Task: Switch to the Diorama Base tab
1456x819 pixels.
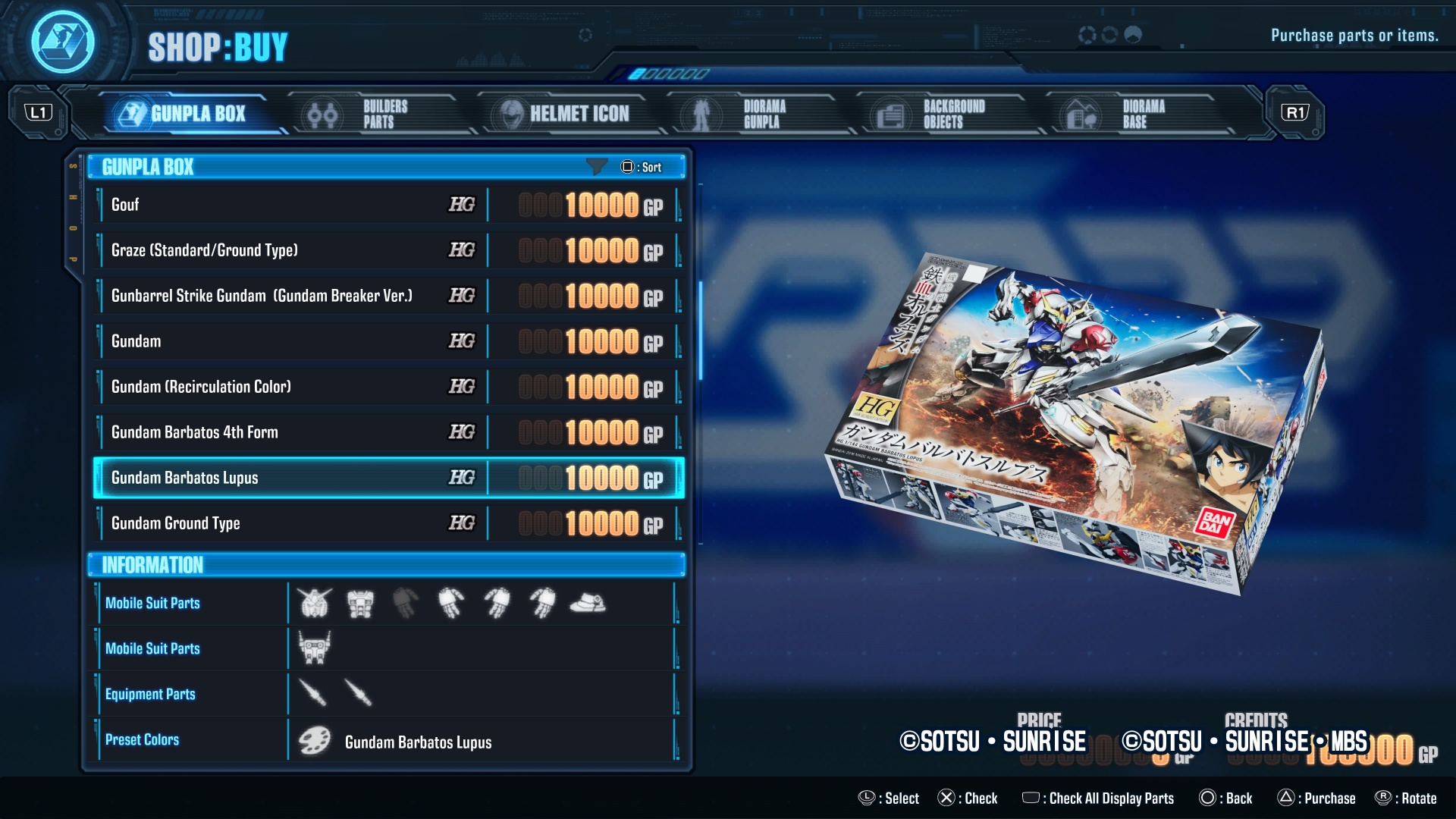Action: coord(1130,114)
